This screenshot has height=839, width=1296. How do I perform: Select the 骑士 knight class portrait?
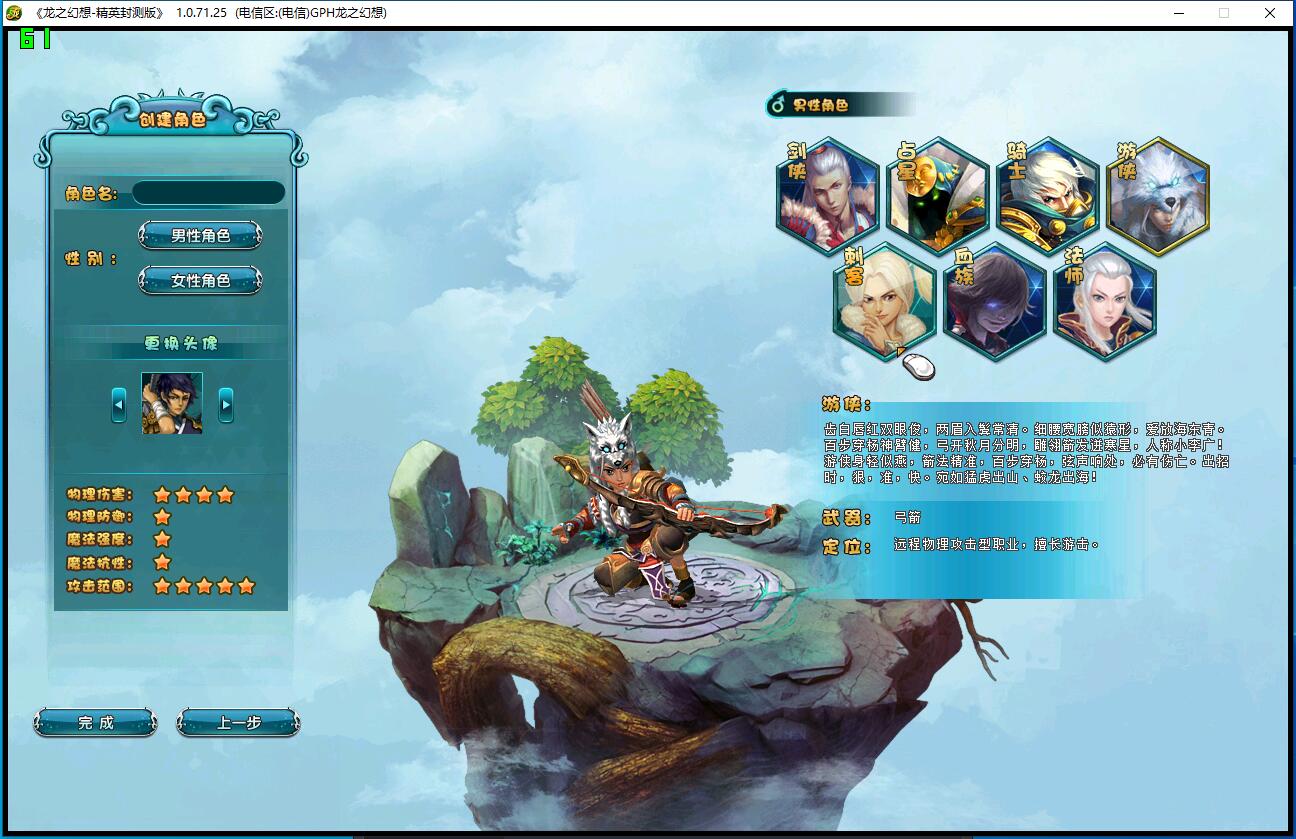[x=1048, y=197]
